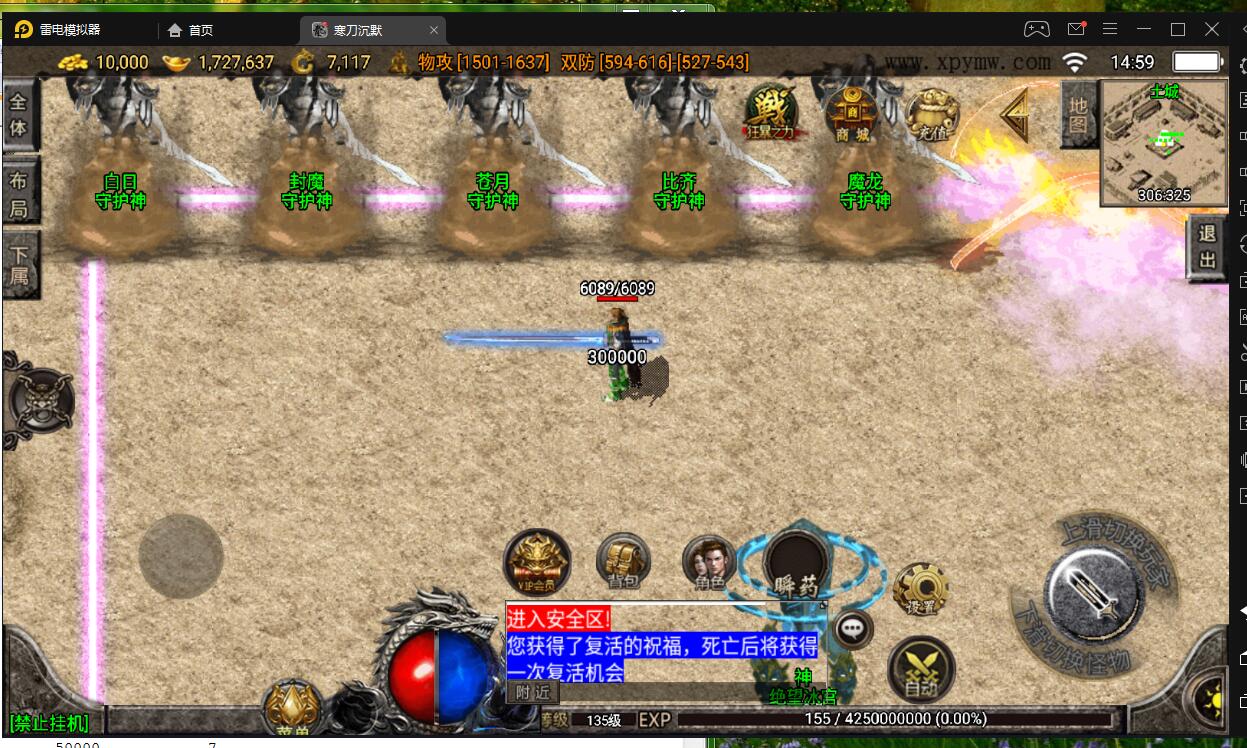Open the 角色 character sheet
The height and width of the screenshot is (748, 1247).
point(710,561)
